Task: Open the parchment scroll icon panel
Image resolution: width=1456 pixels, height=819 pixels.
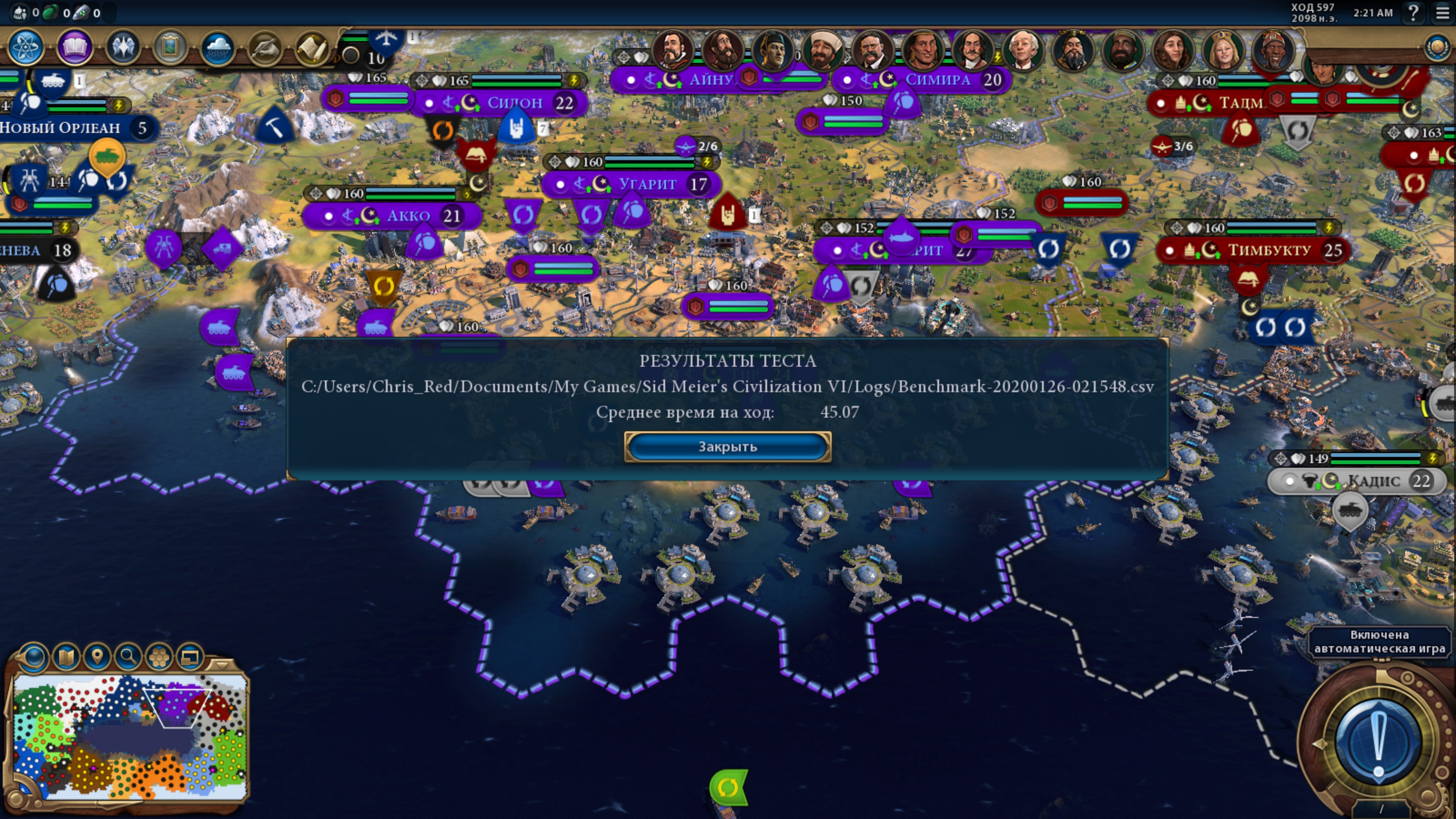Action: pyautogui.click(x=312, y=48)
